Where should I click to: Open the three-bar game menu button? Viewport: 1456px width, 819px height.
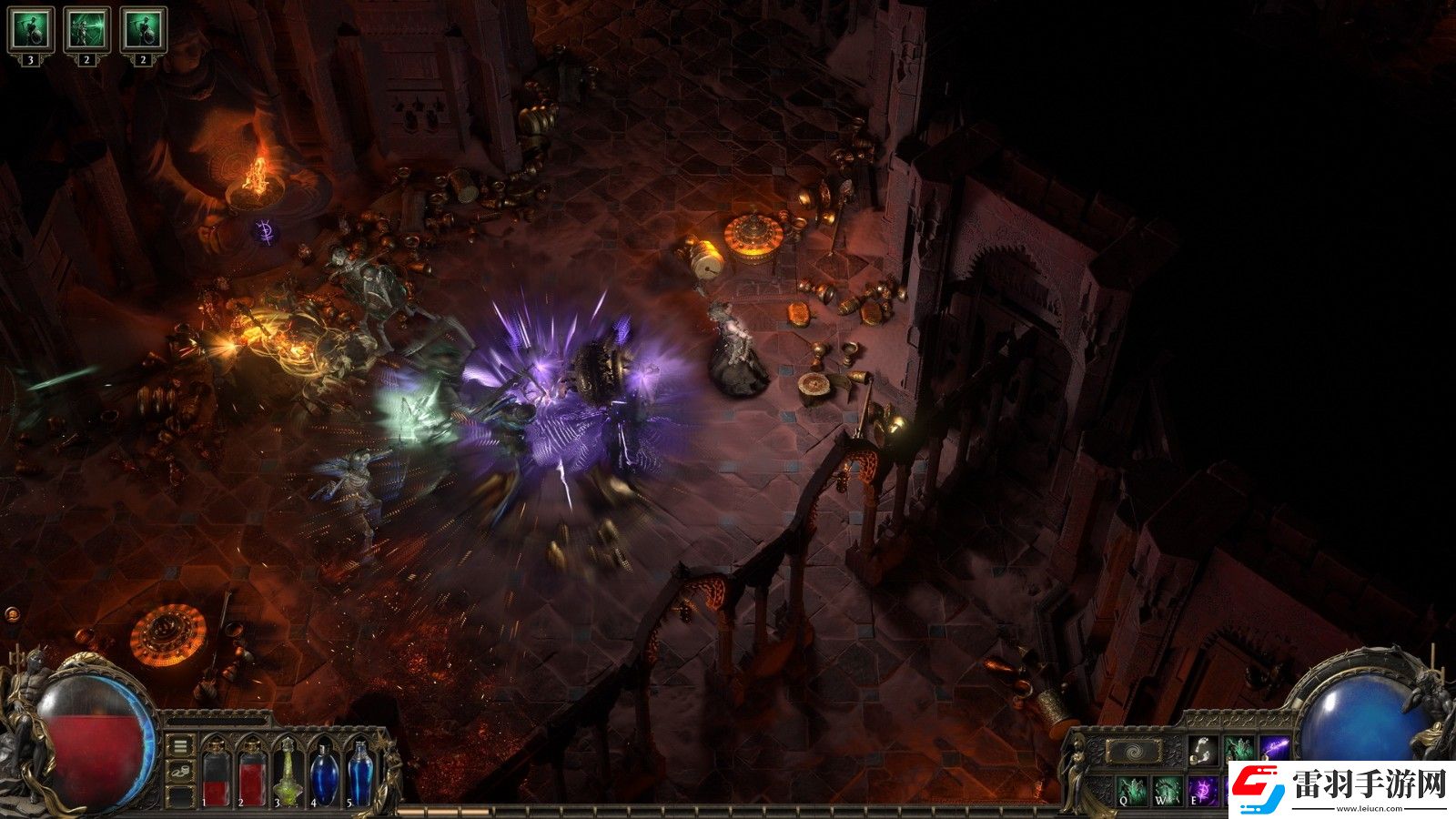click(x=181, y=746)
